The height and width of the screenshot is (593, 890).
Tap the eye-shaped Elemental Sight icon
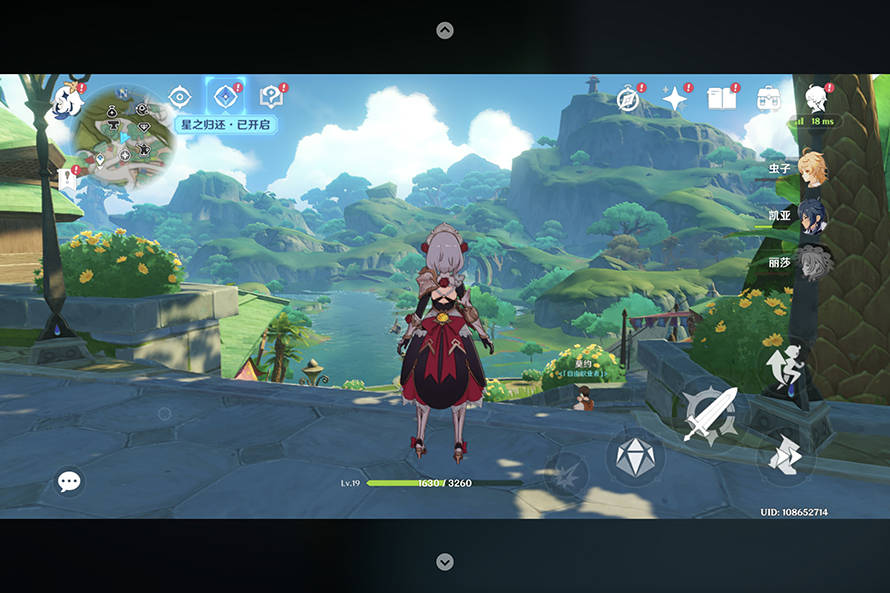[180, 97]
